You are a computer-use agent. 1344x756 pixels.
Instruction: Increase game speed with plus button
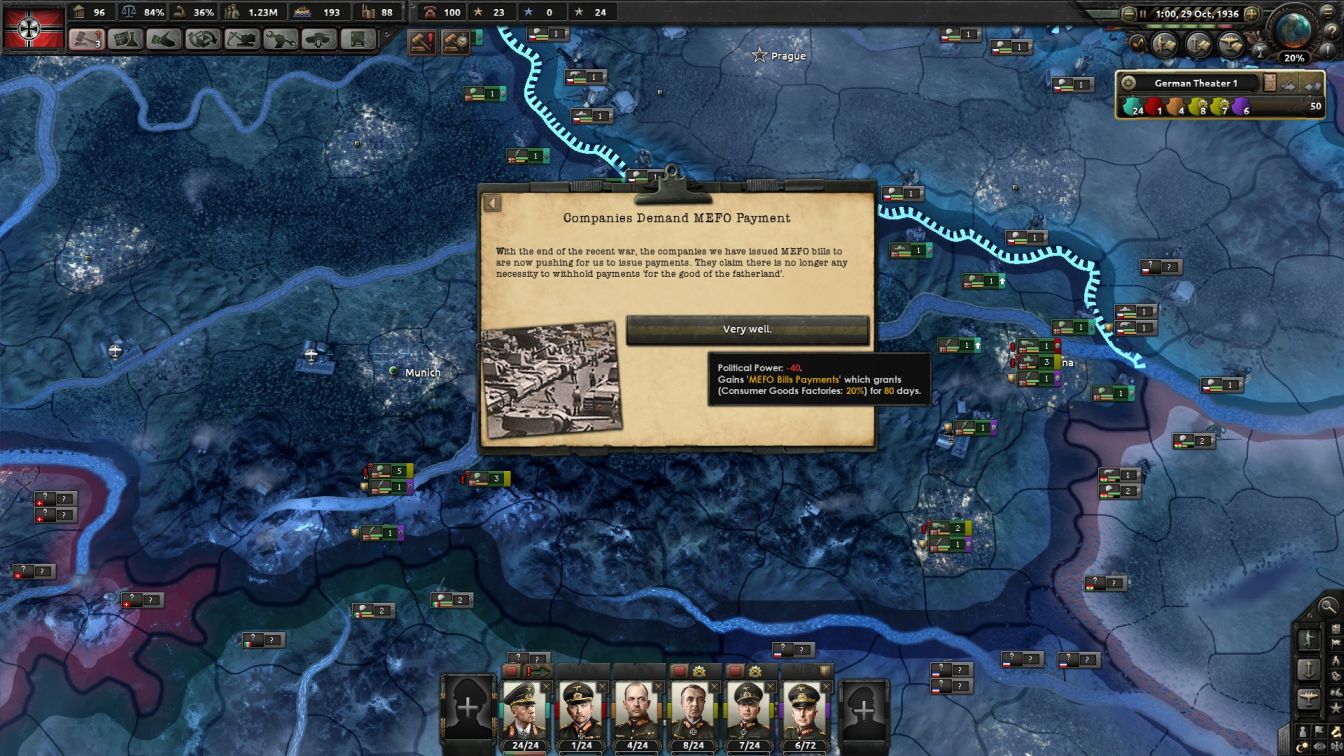[x=1252, y=13]
